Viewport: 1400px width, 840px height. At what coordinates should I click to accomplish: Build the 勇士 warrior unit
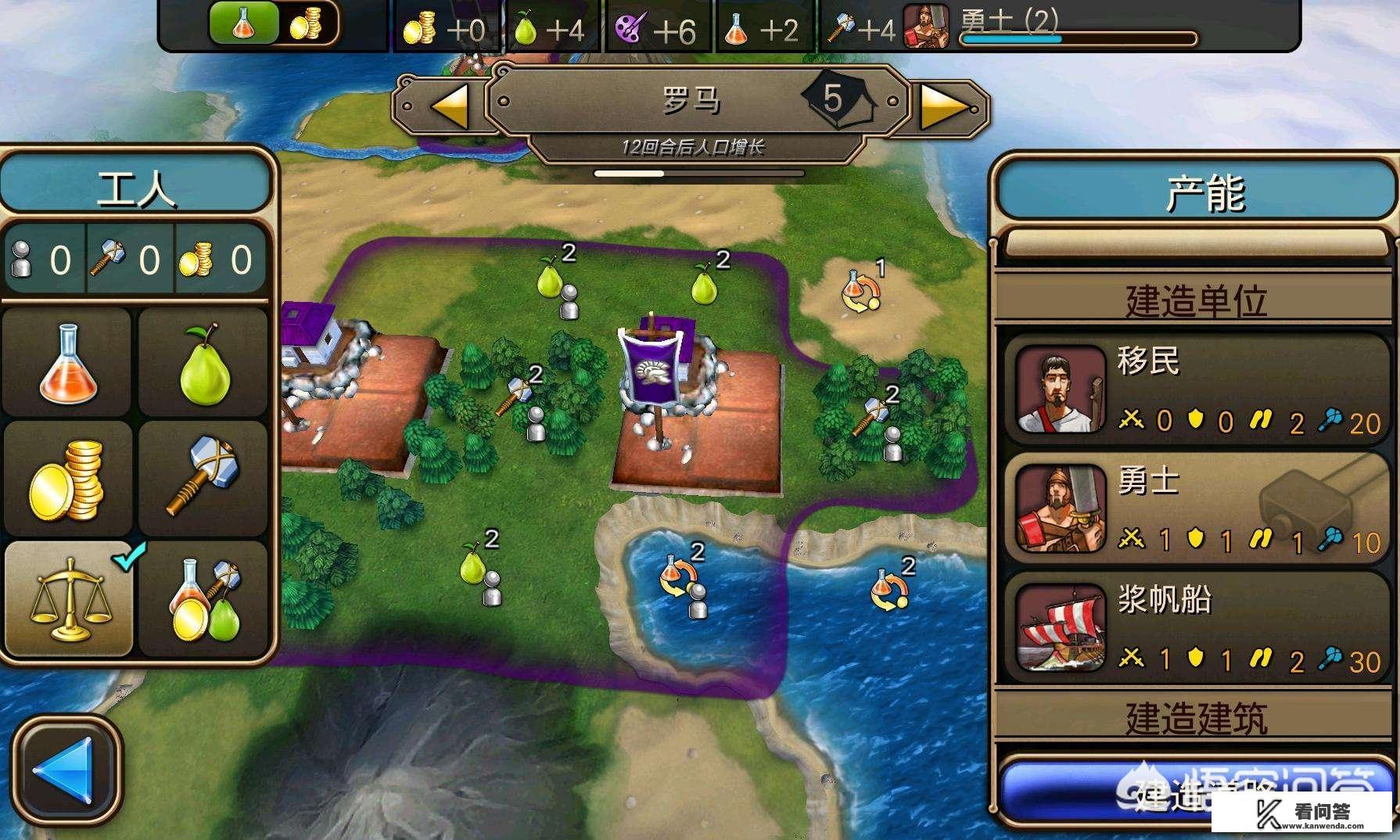(1195, 508)
